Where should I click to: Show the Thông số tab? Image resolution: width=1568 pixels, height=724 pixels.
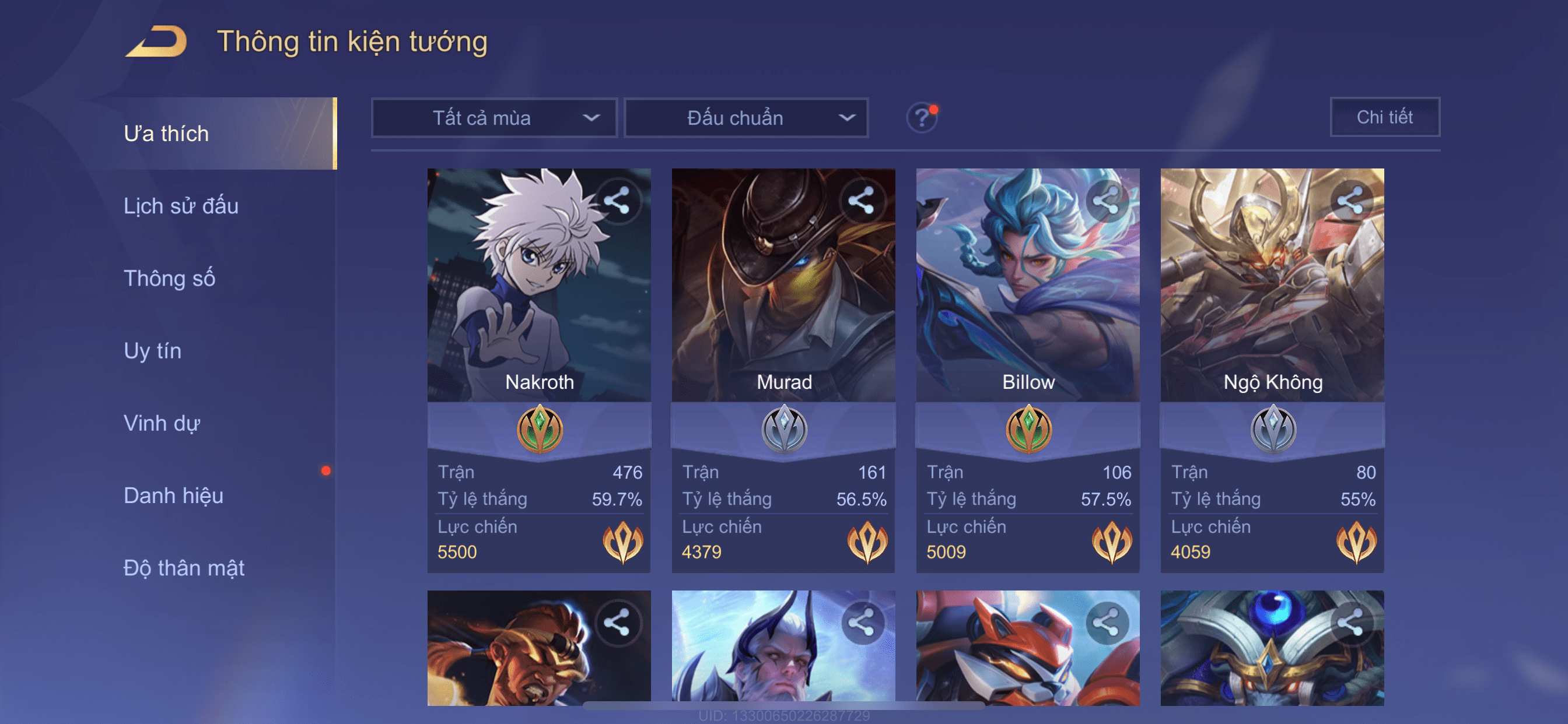169,278
